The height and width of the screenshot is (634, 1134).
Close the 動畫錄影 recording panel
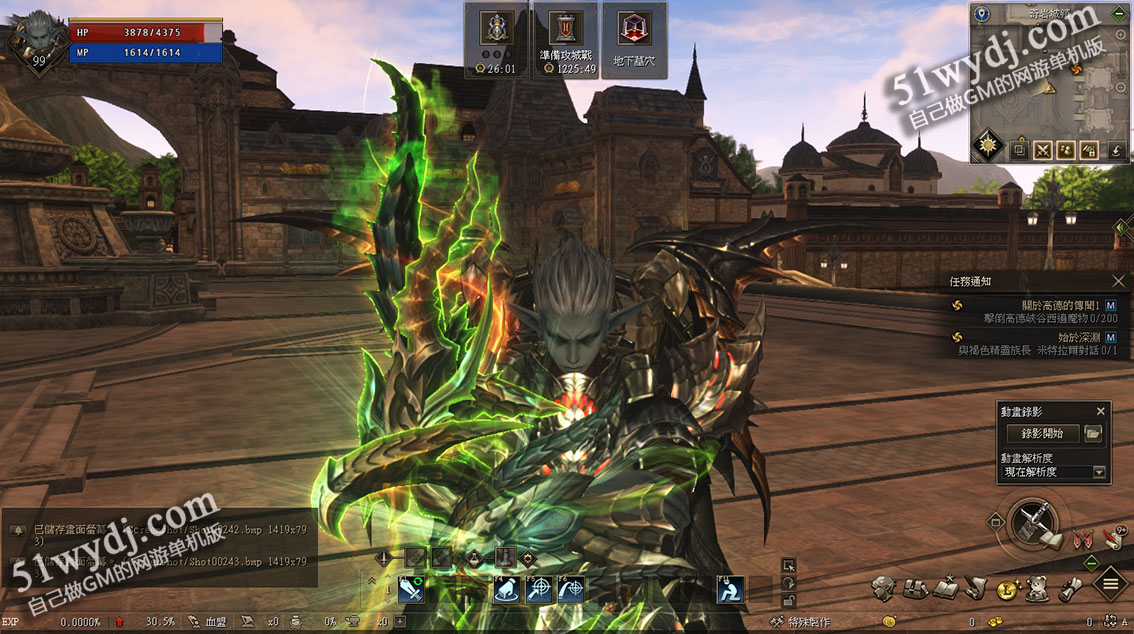1100,411
